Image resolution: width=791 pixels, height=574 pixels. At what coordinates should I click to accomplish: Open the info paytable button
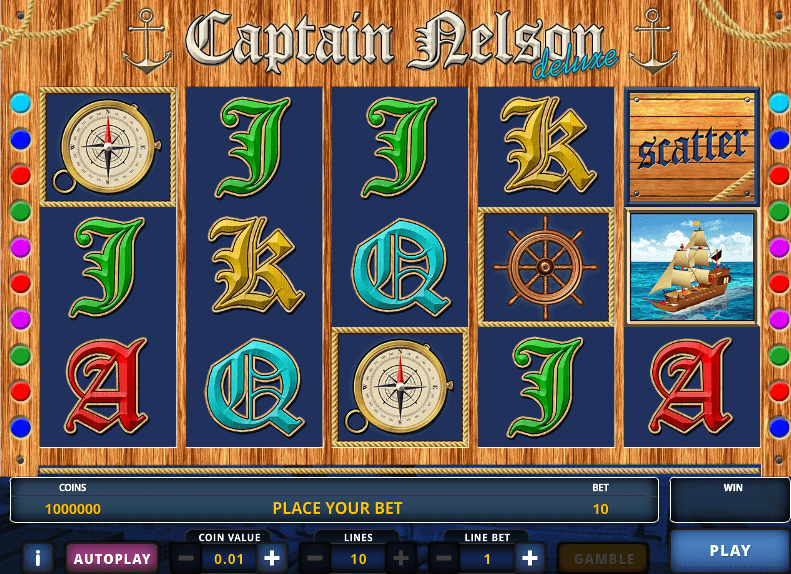click(x=37, y=558)
